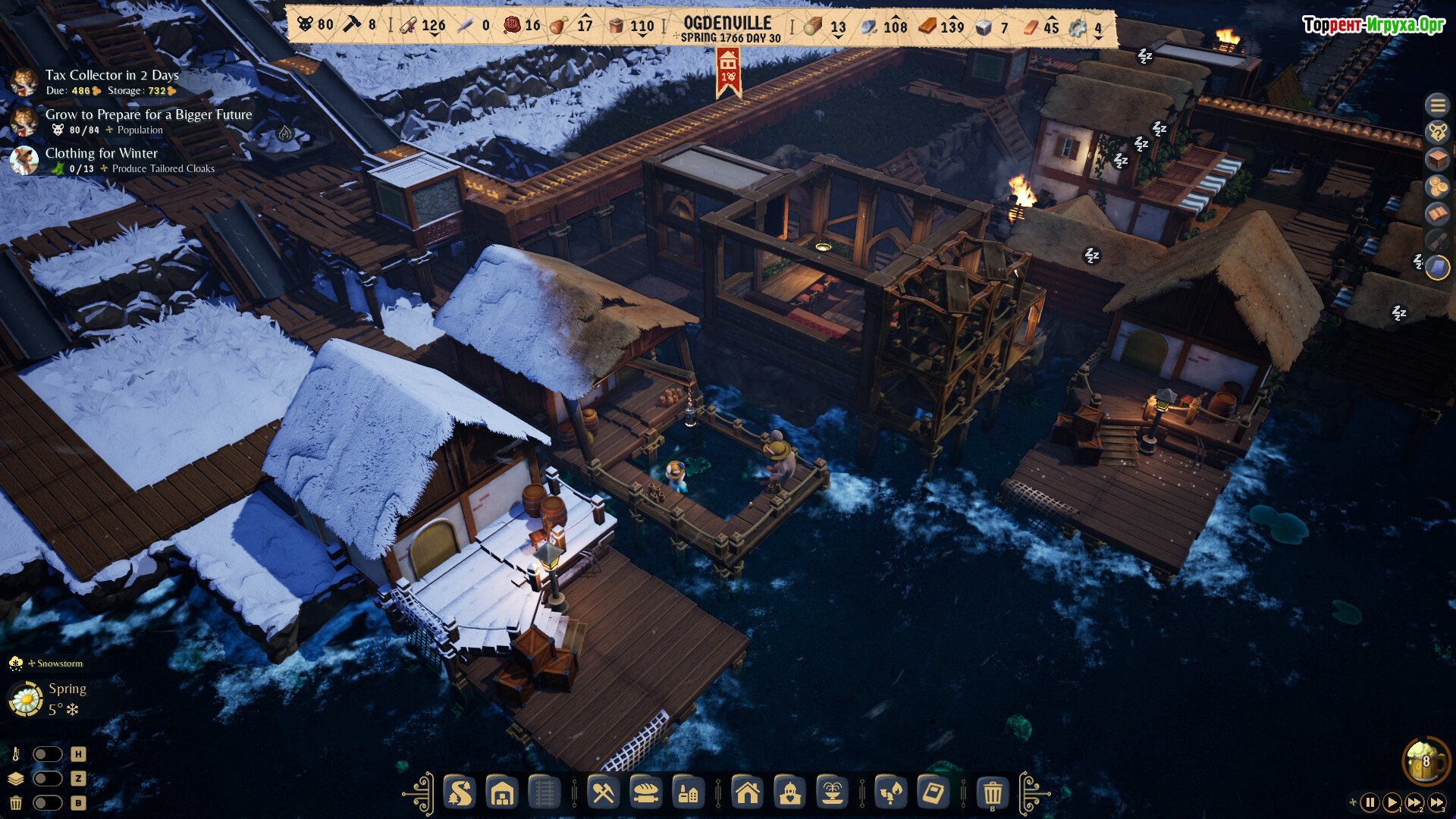Open the hamburger main menu button
Image resolution: width=1456 pixels, height=819 pixels.
tap(1437, 105)
